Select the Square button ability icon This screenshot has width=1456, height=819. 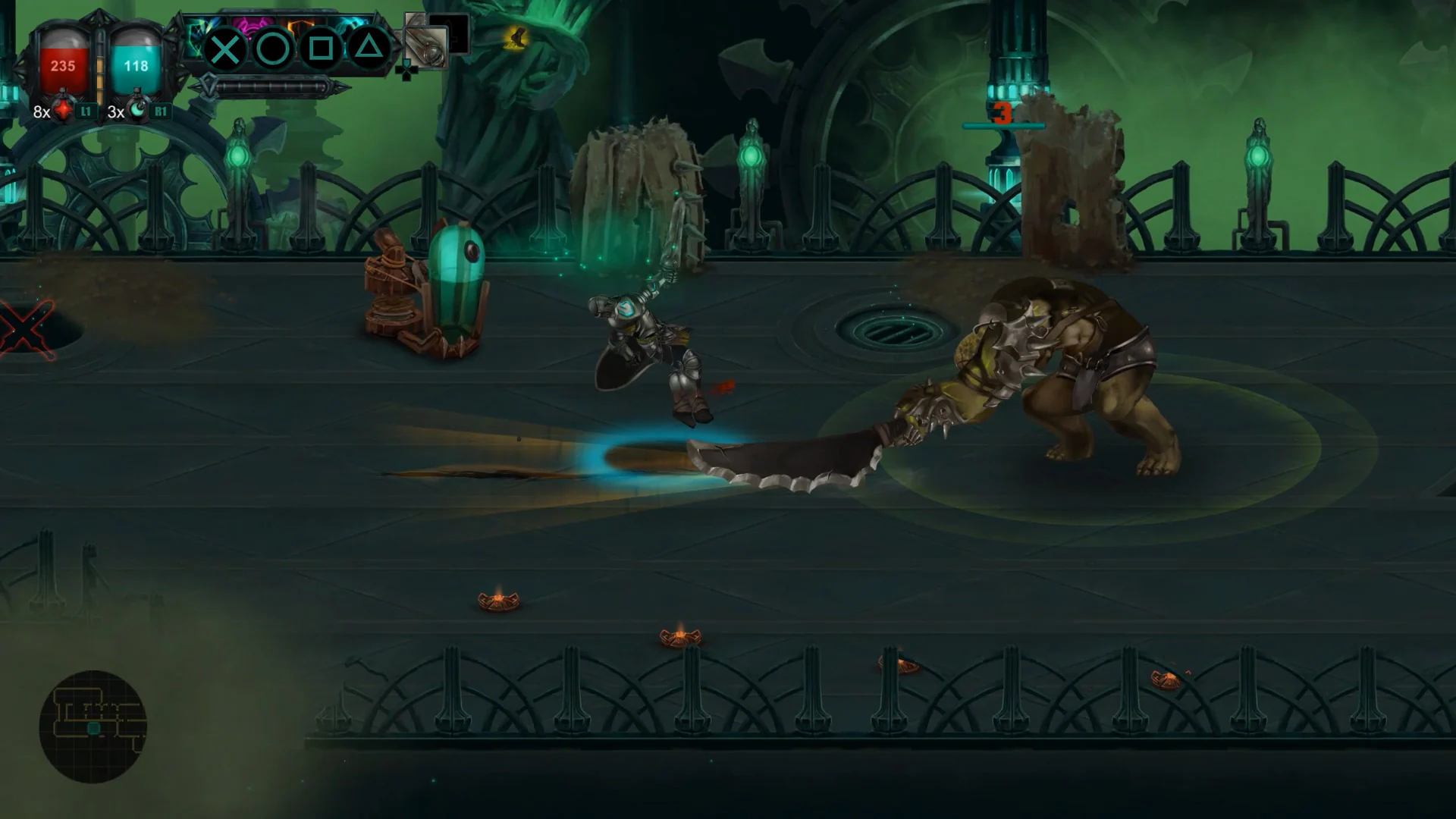tap(322, 48)
